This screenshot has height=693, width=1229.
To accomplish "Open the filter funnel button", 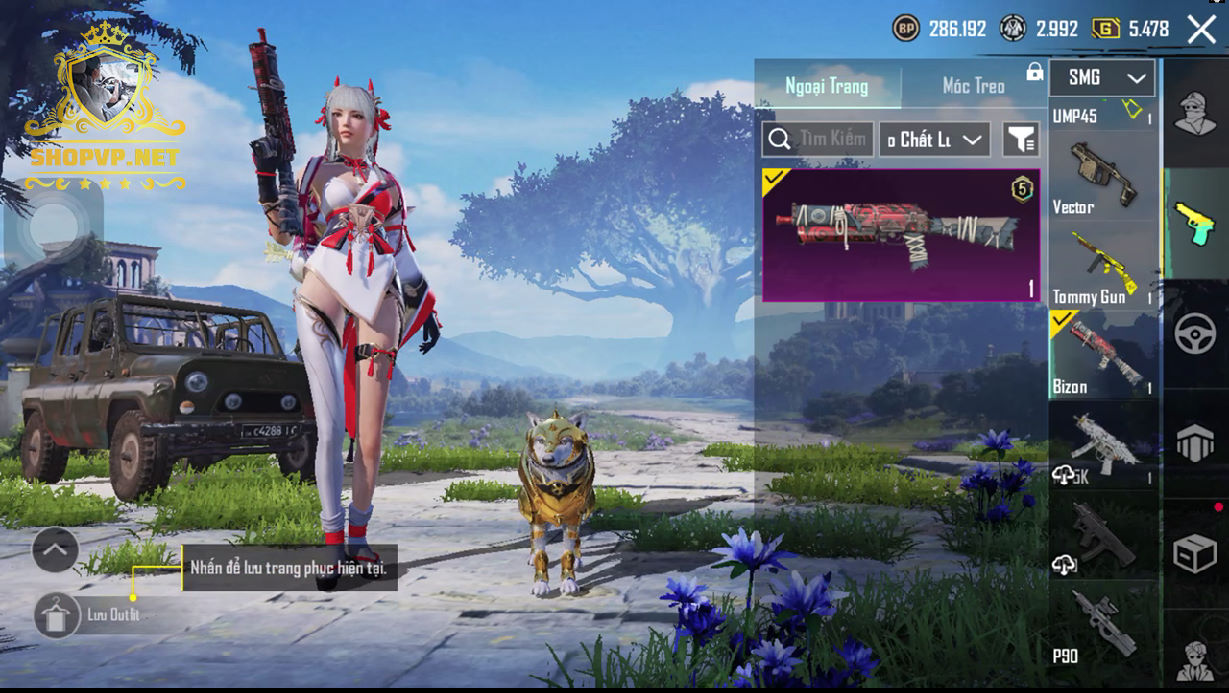I will tap(1020, 139).
